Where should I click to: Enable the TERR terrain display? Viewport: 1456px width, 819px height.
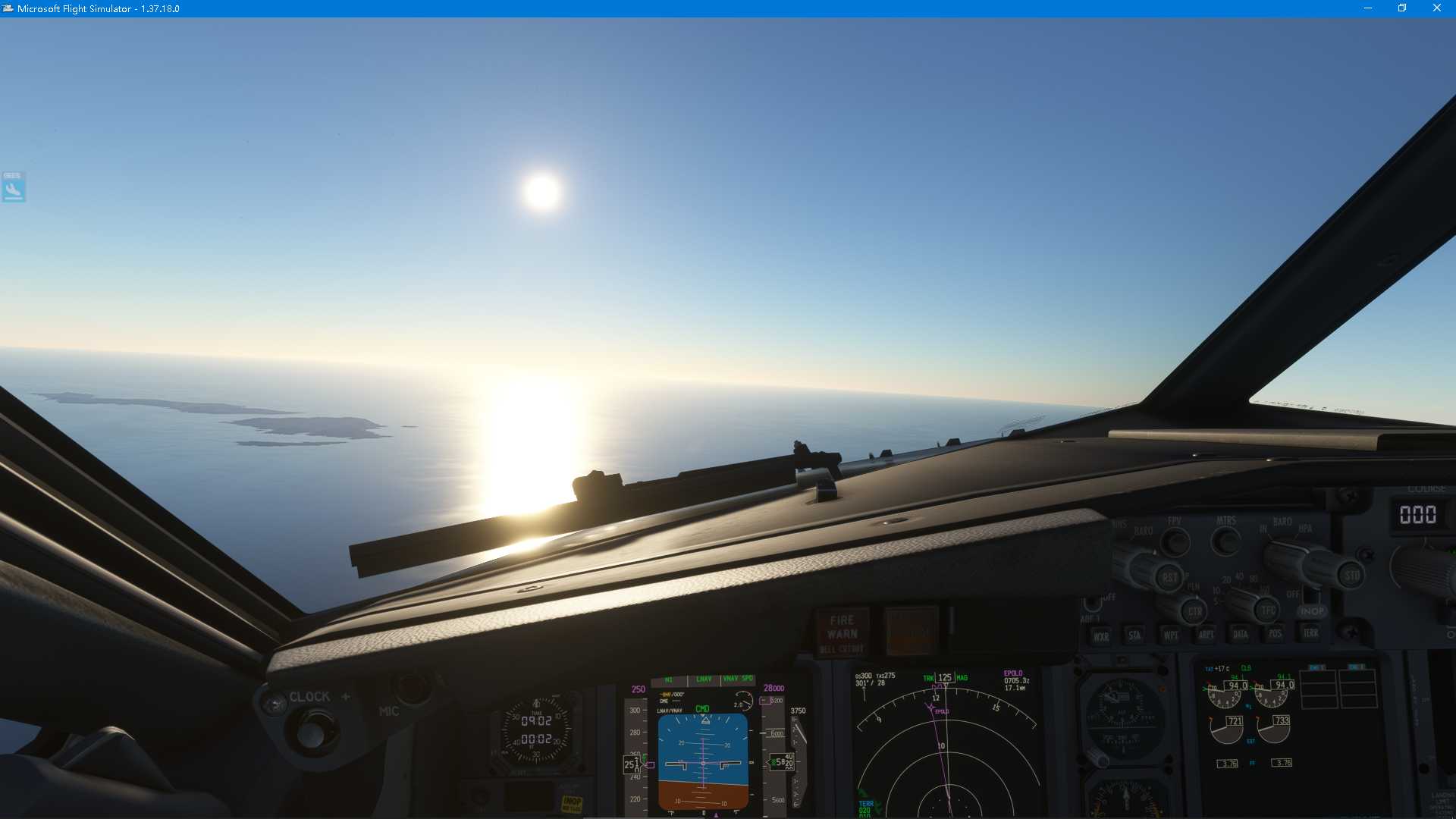click(x=1310, y=634)
